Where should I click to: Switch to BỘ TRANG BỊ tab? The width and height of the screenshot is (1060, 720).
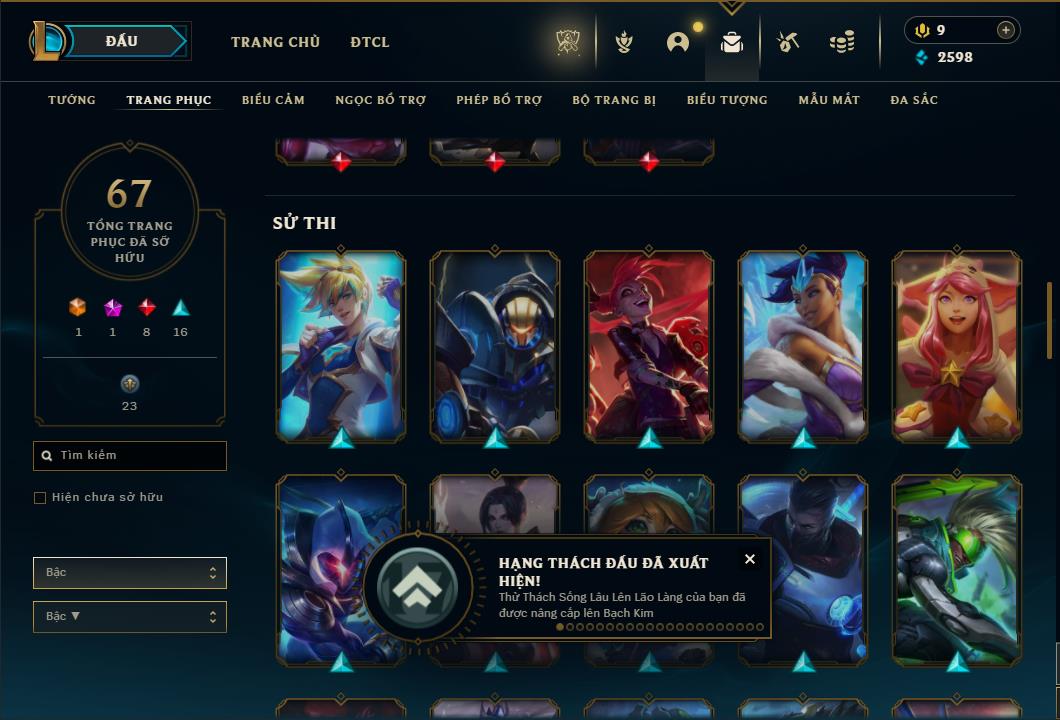coord(614,100)
